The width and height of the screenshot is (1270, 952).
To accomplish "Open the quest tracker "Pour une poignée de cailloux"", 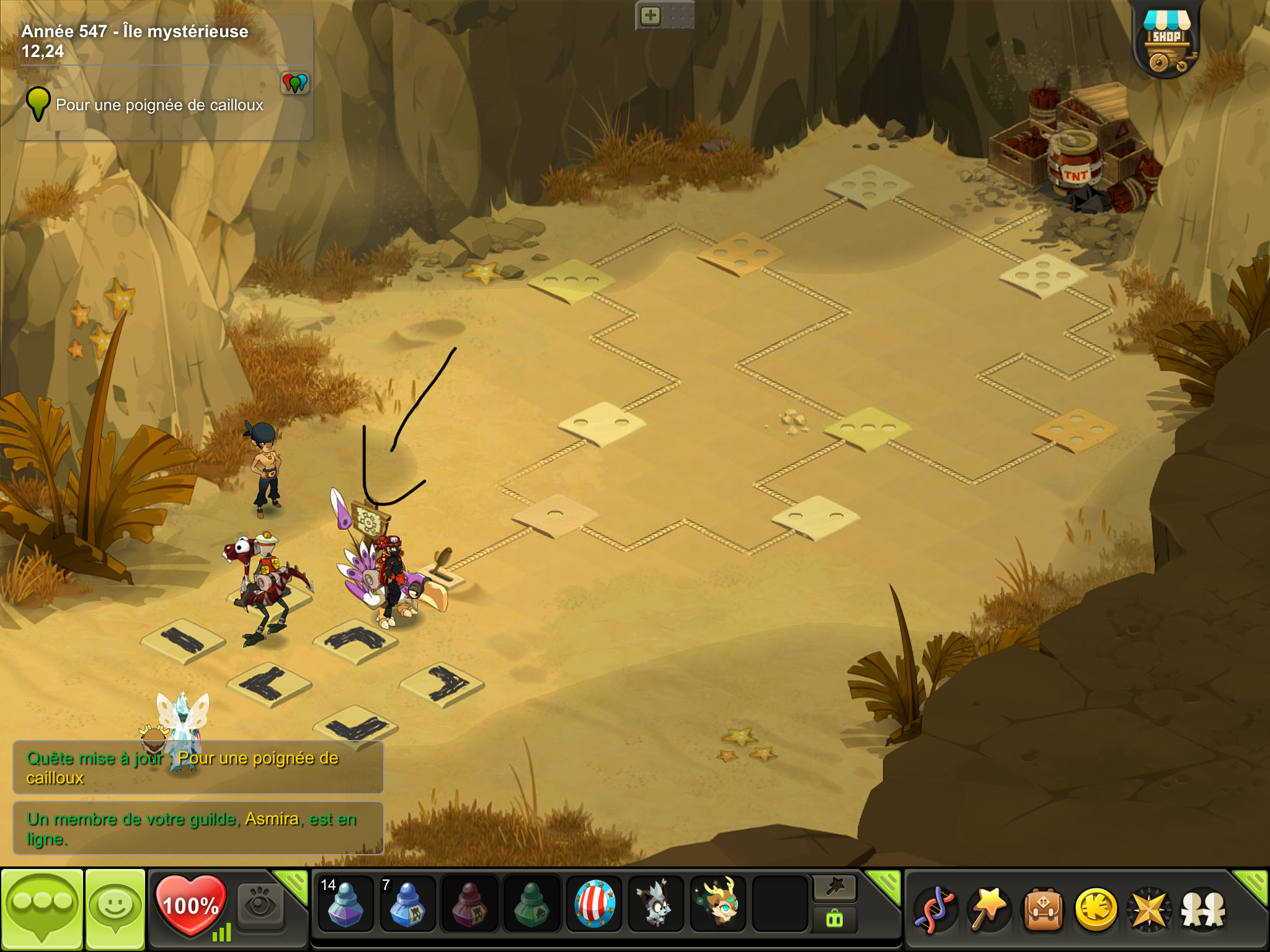I will point(159,105).
